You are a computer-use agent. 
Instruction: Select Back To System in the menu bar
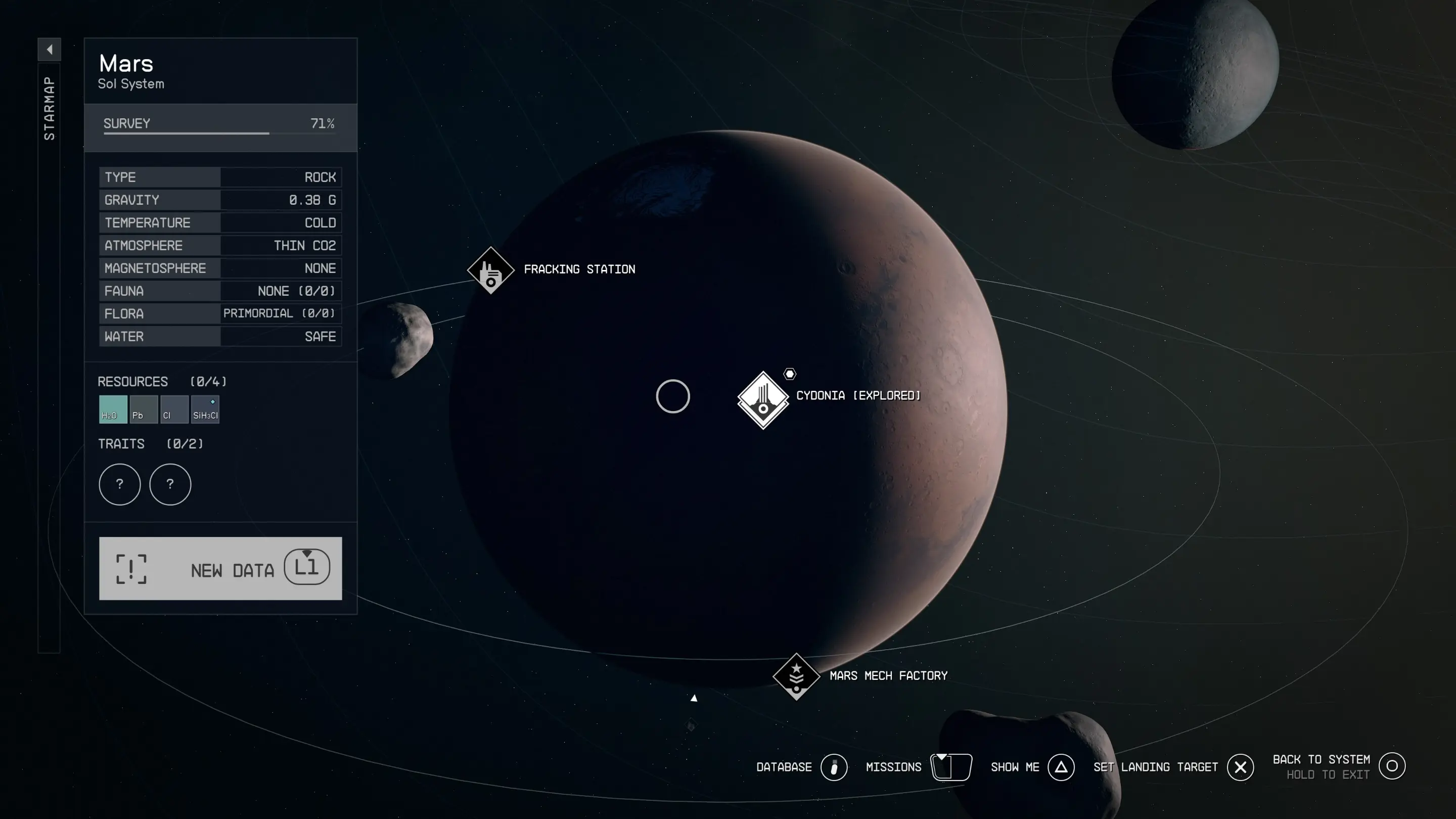1393,766
